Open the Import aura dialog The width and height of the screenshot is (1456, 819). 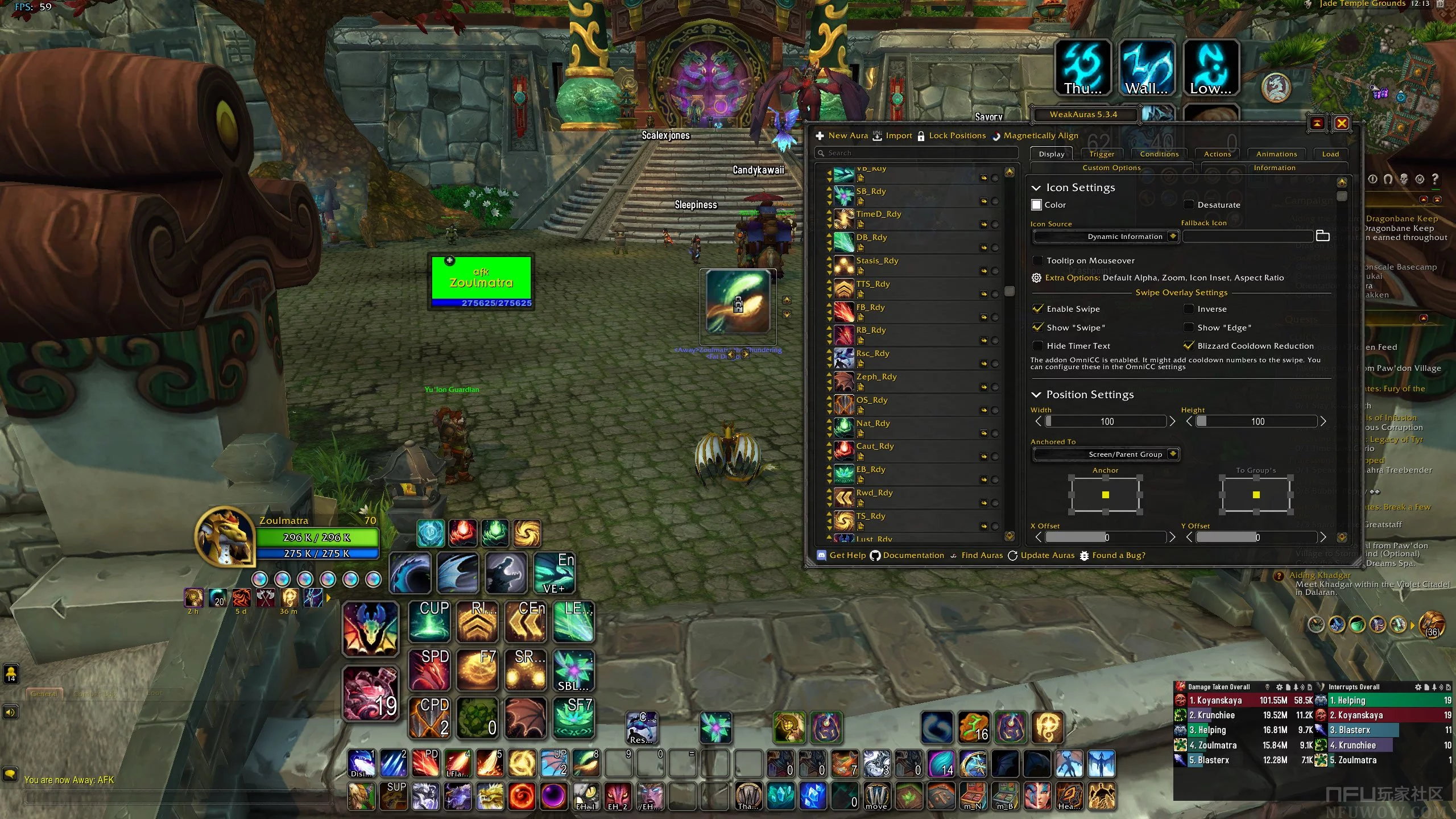pos(892,136)
